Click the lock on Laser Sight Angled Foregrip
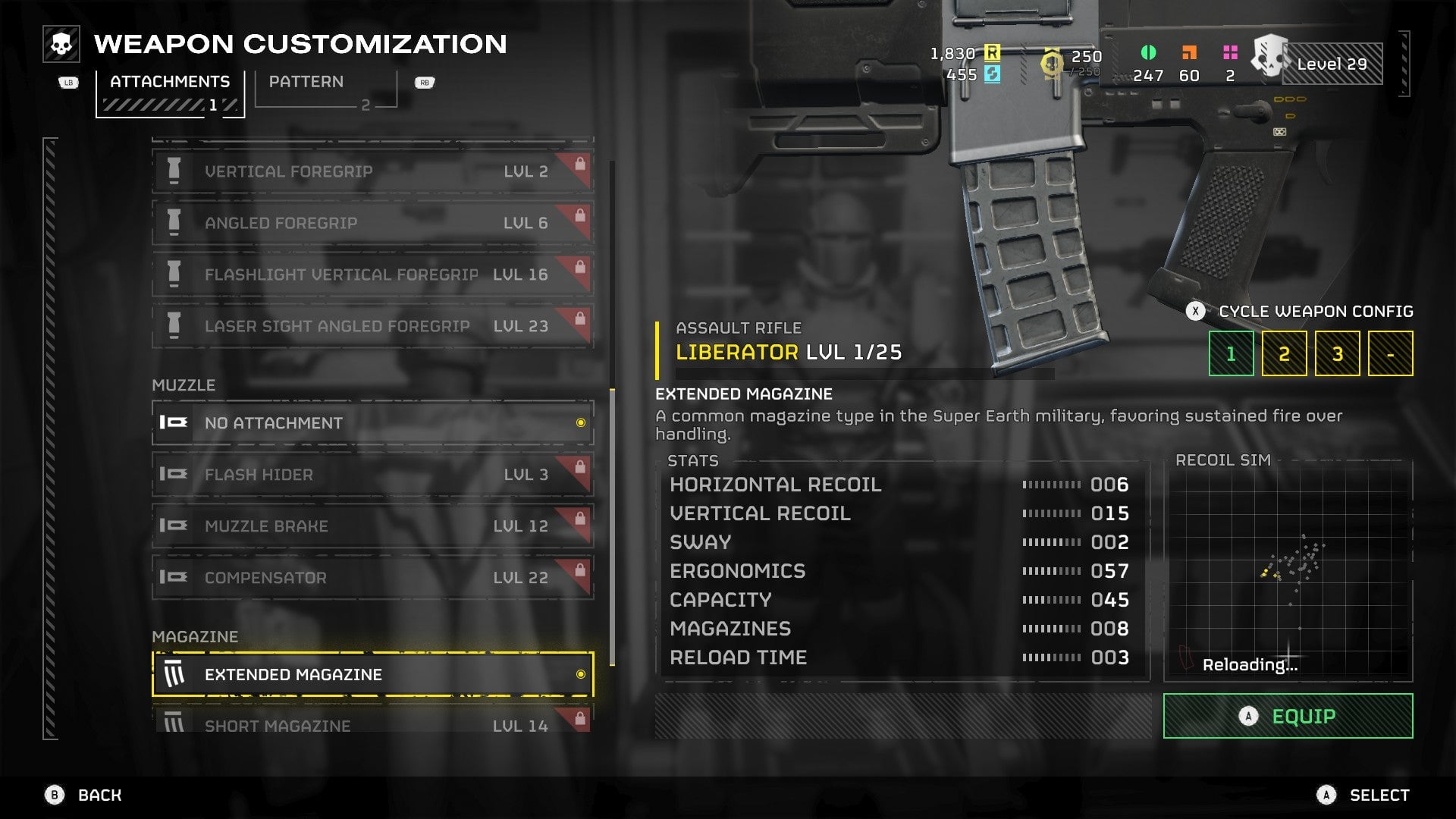 581,318
